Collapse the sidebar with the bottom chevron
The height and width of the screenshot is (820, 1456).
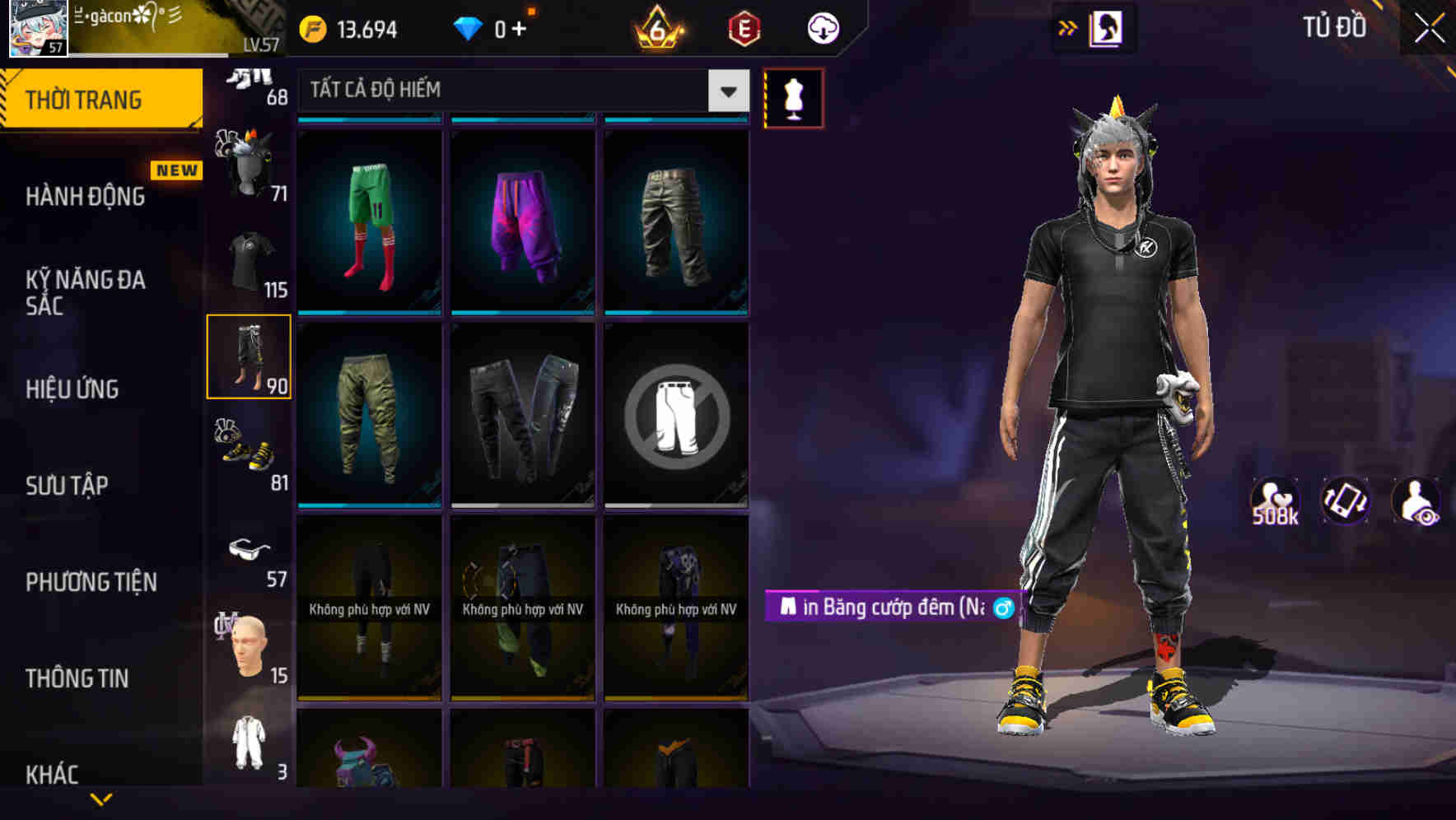100,797
